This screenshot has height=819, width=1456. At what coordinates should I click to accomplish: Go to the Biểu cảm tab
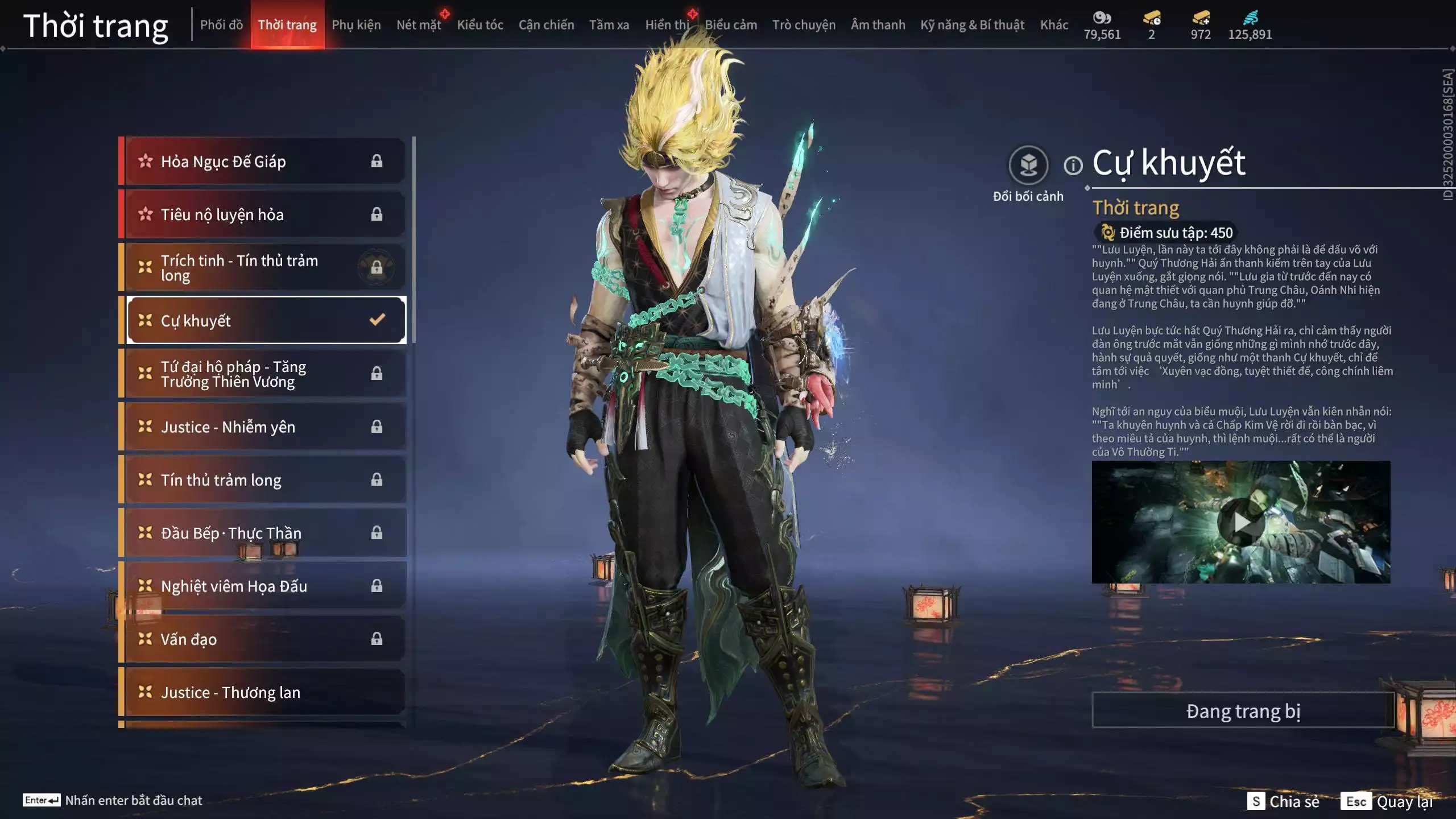tap(731, 25)
